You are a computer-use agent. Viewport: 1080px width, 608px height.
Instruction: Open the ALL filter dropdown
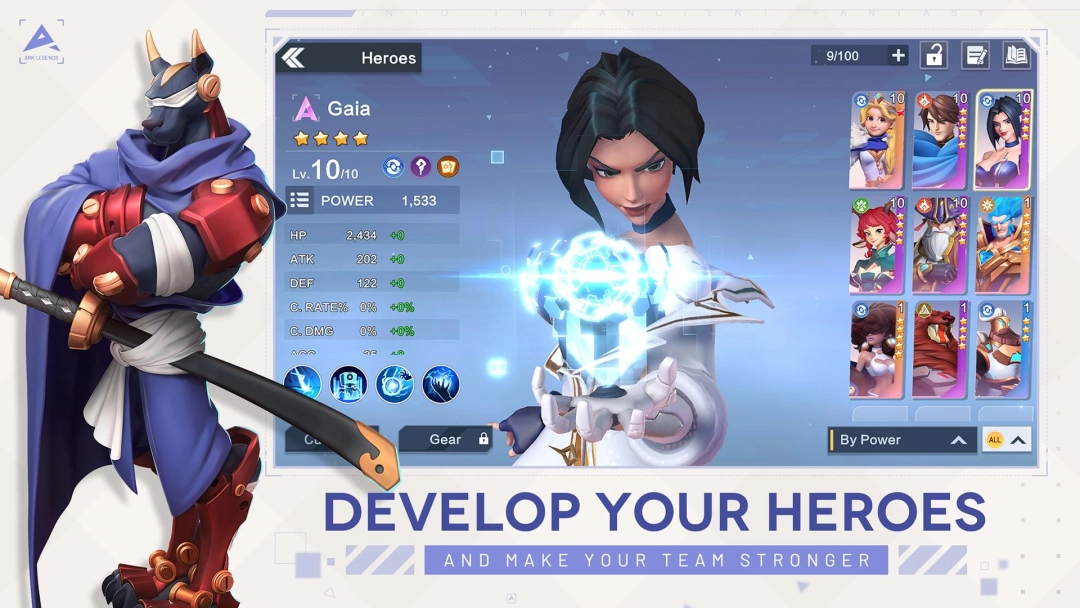(1006, 440)
